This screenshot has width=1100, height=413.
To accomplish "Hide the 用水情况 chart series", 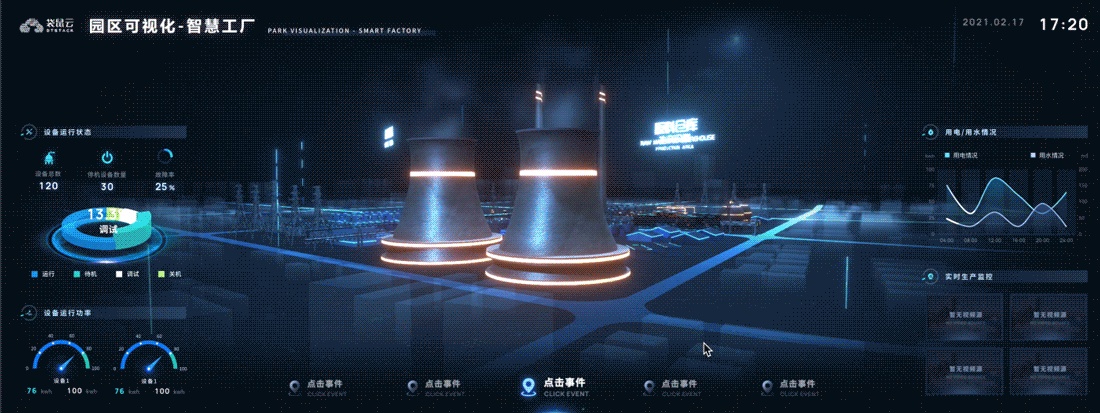I will coord(1046,156).
